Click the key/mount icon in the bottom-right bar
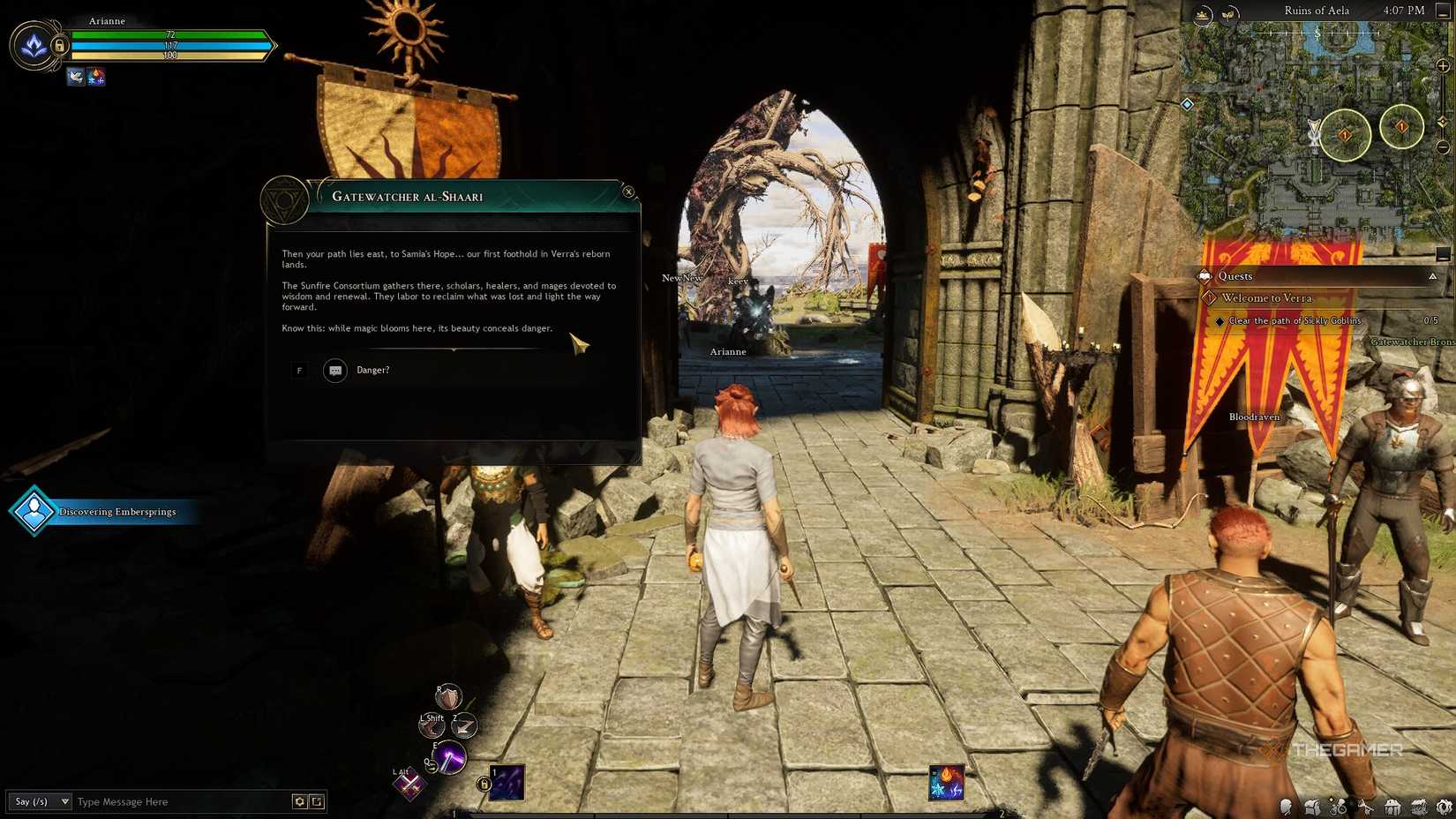The height and width of the screenshot is (819, 1456). coord(1366,806)
